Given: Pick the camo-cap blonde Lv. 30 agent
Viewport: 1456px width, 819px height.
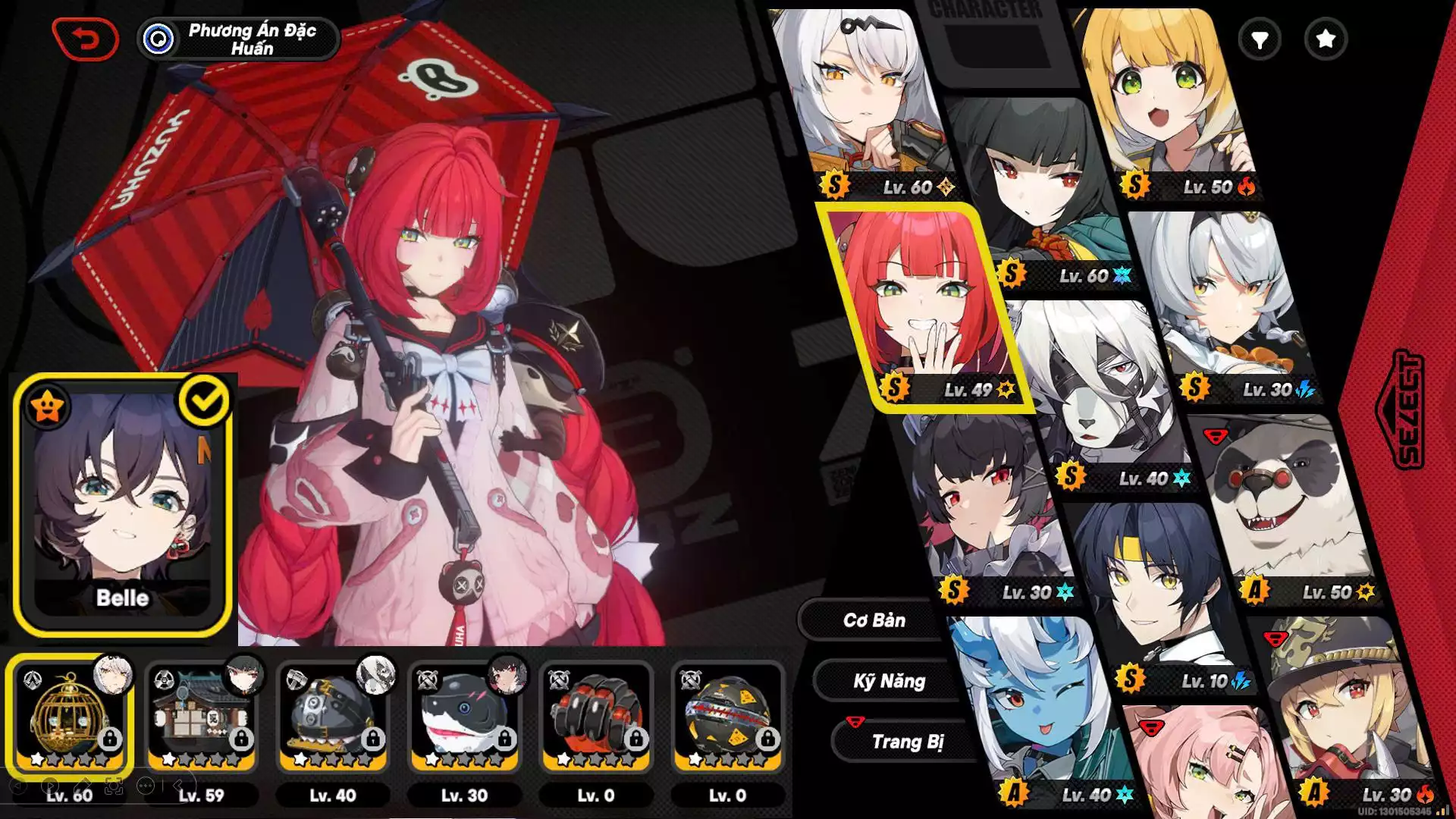Looking at the screenshot, I should click(x=1342, y=713).
